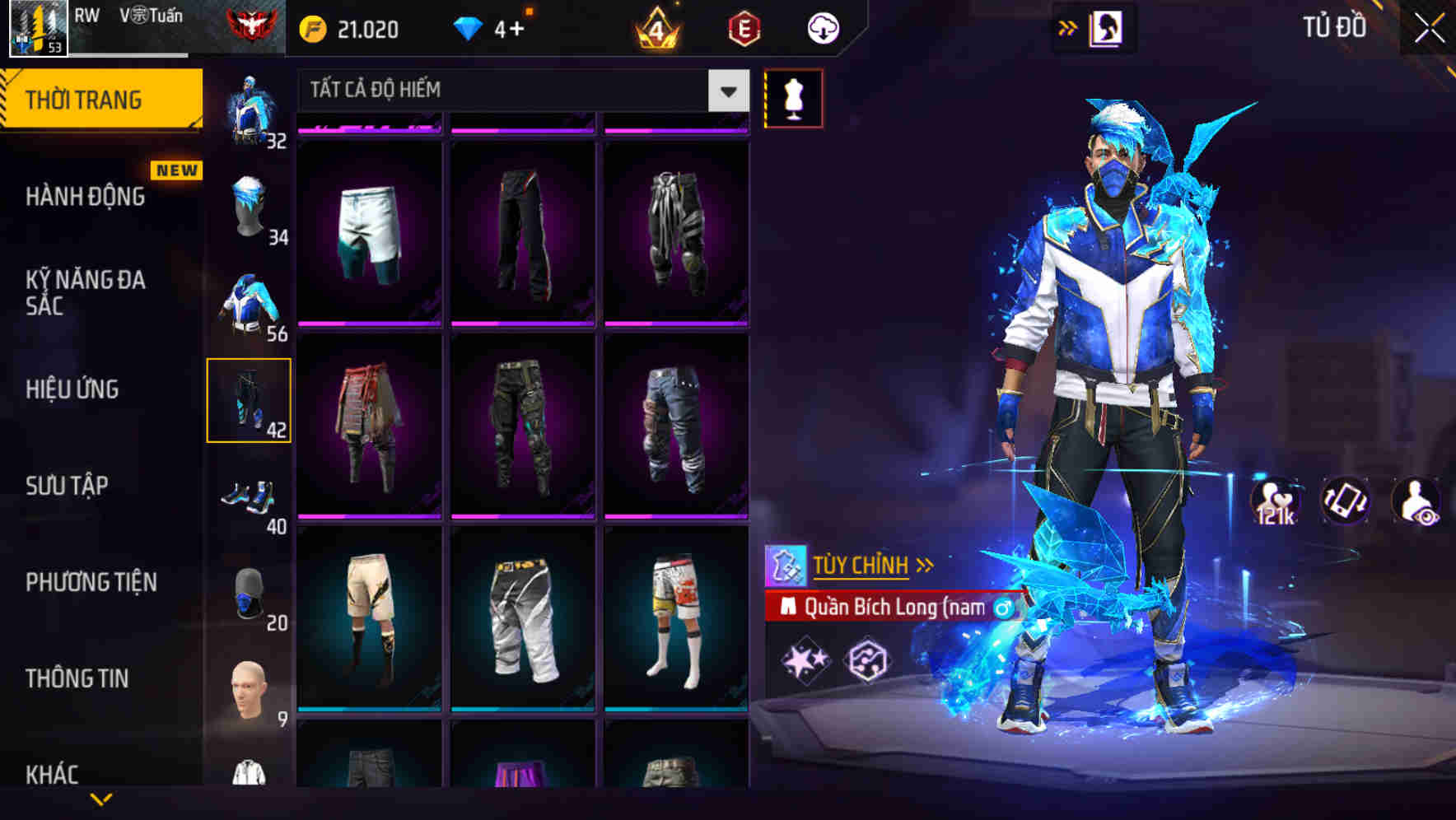Toggle the mannequin outfit display
This screenshot has width=1456, height=820.
[795, 97]
